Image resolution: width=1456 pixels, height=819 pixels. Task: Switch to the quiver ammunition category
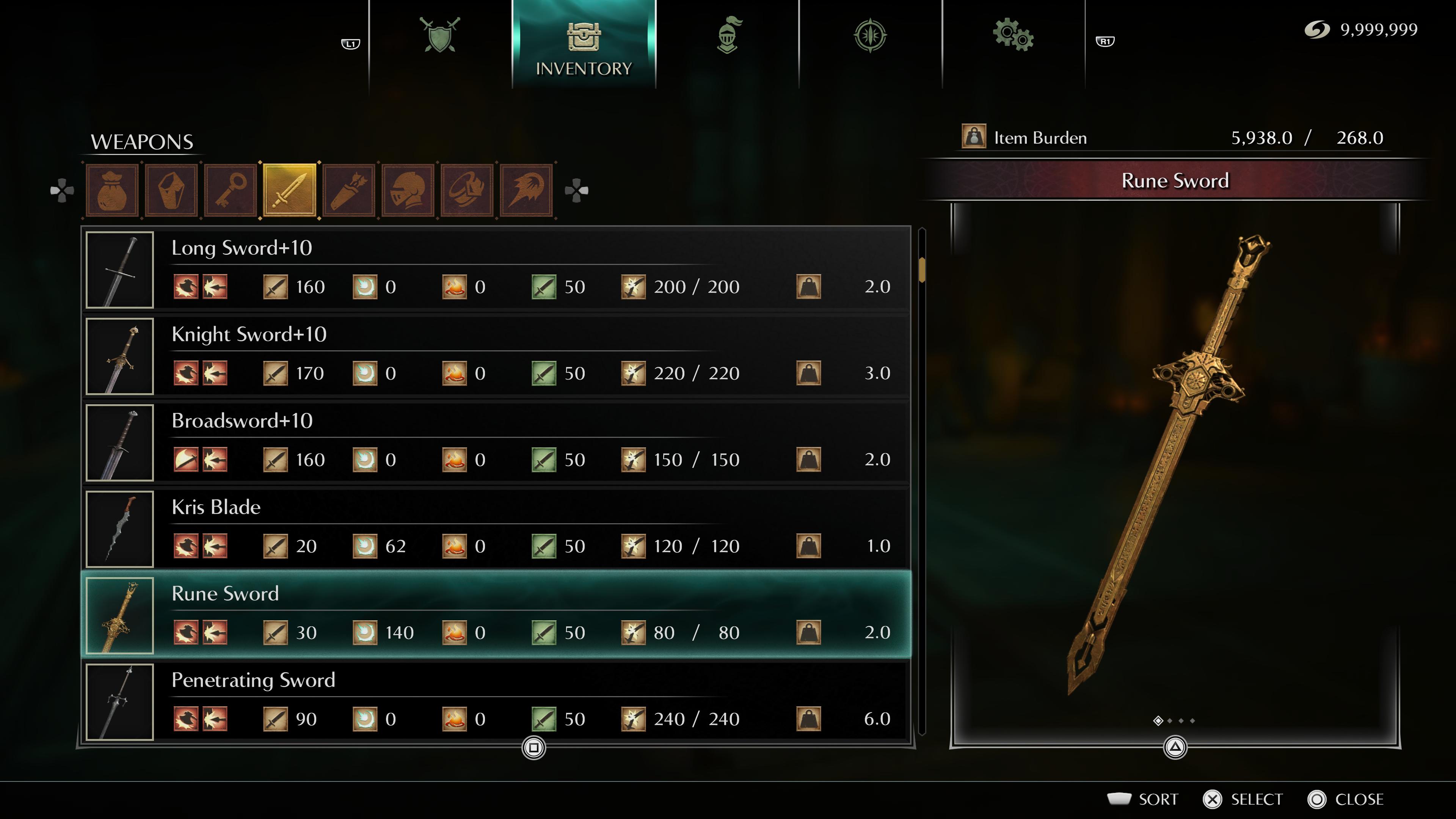pos(349,190)
